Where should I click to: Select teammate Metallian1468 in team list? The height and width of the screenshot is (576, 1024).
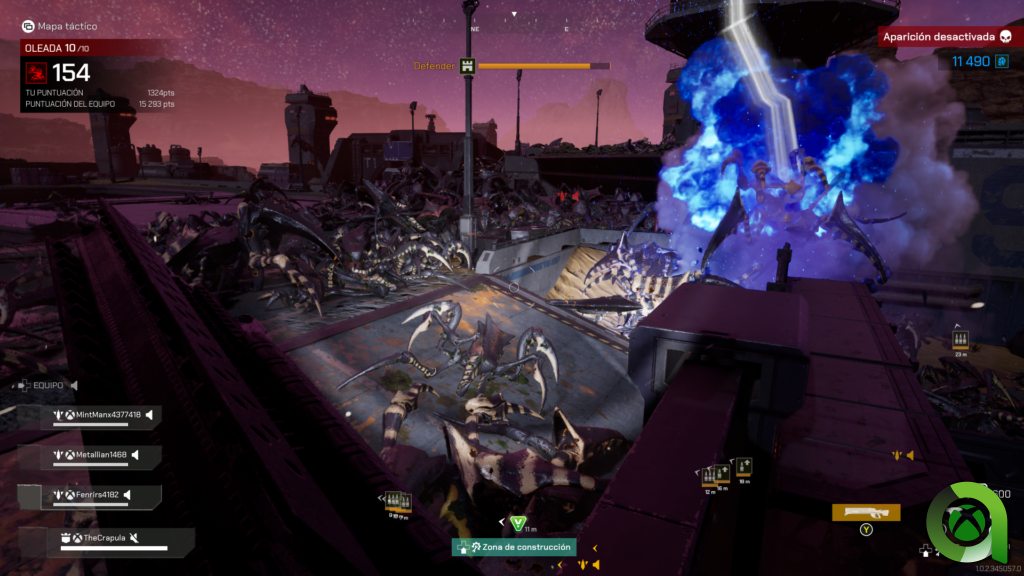point(101,454)
